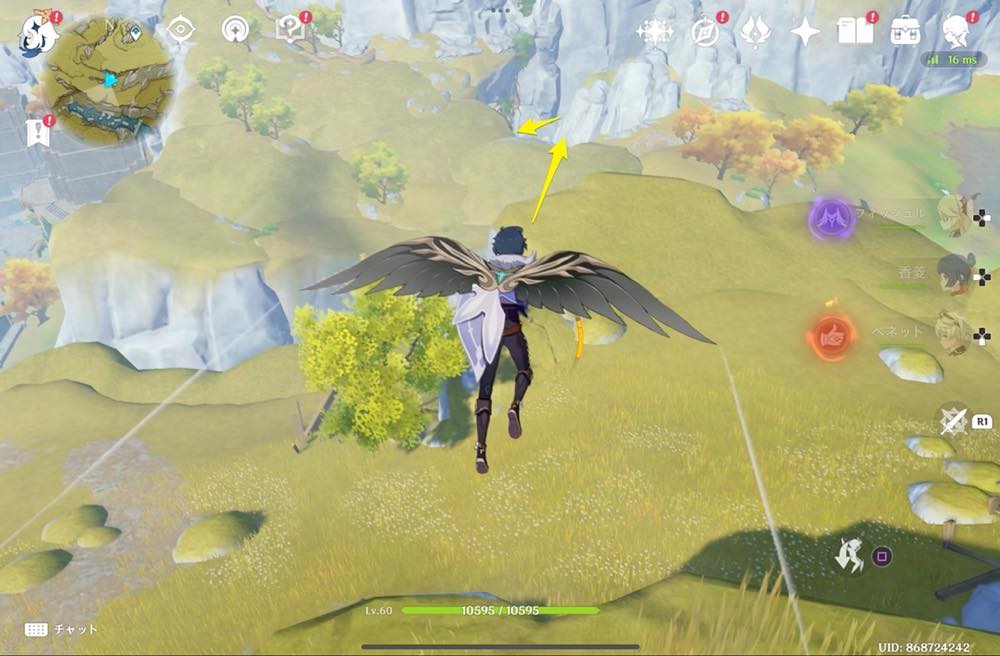Image resolution: width=1000 pixels, height=656 pixels.
Task: Tap the purple glowing Electro icon
Action: tap(830, 216)
